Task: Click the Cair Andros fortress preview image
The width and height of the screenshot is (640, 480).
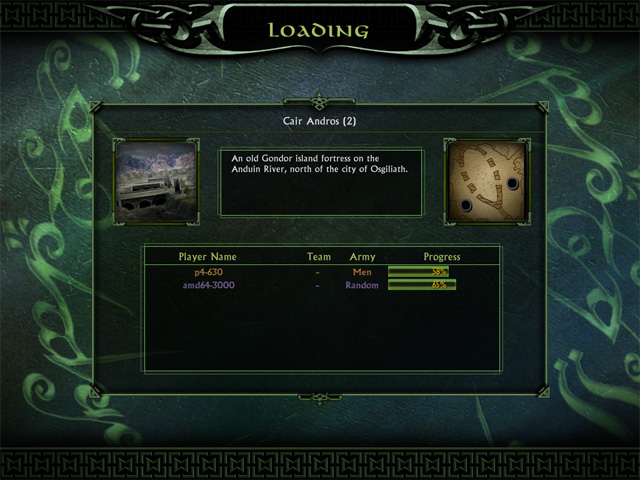Action: [155, 181]
